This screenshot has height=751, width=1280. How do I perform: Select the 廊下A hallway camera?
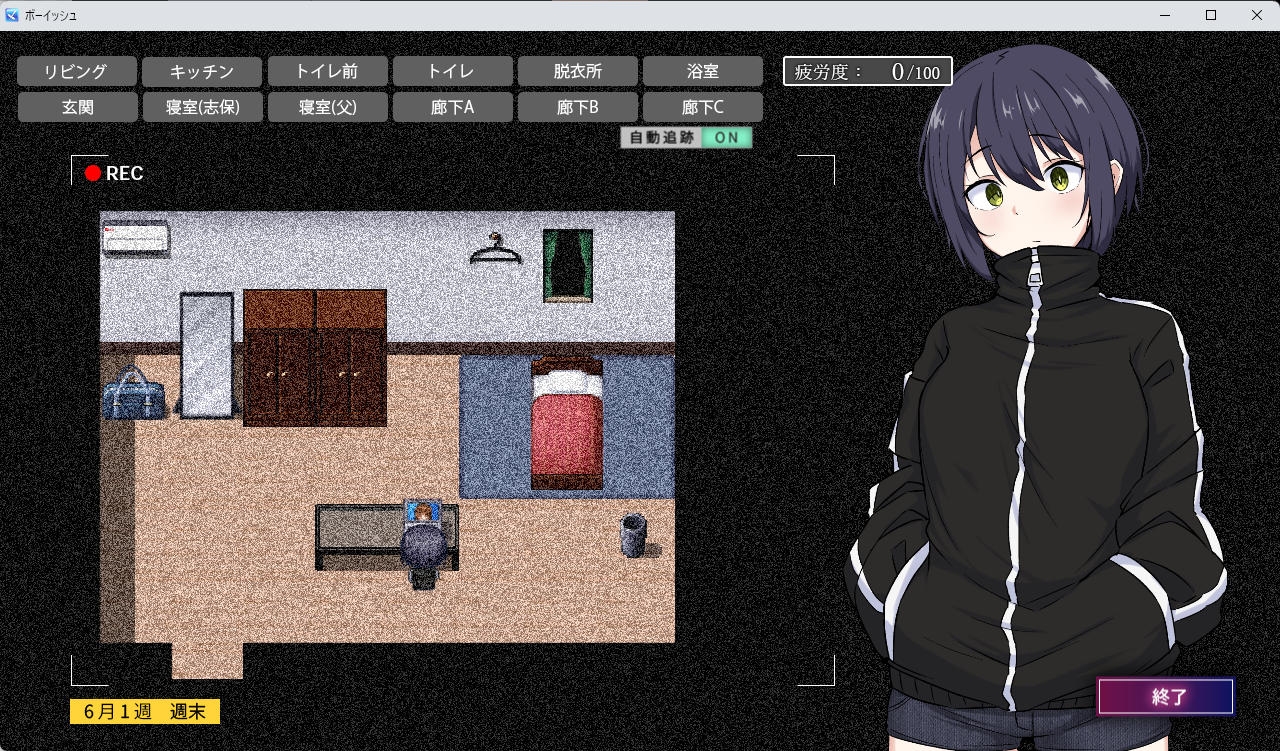click(452, 107)
